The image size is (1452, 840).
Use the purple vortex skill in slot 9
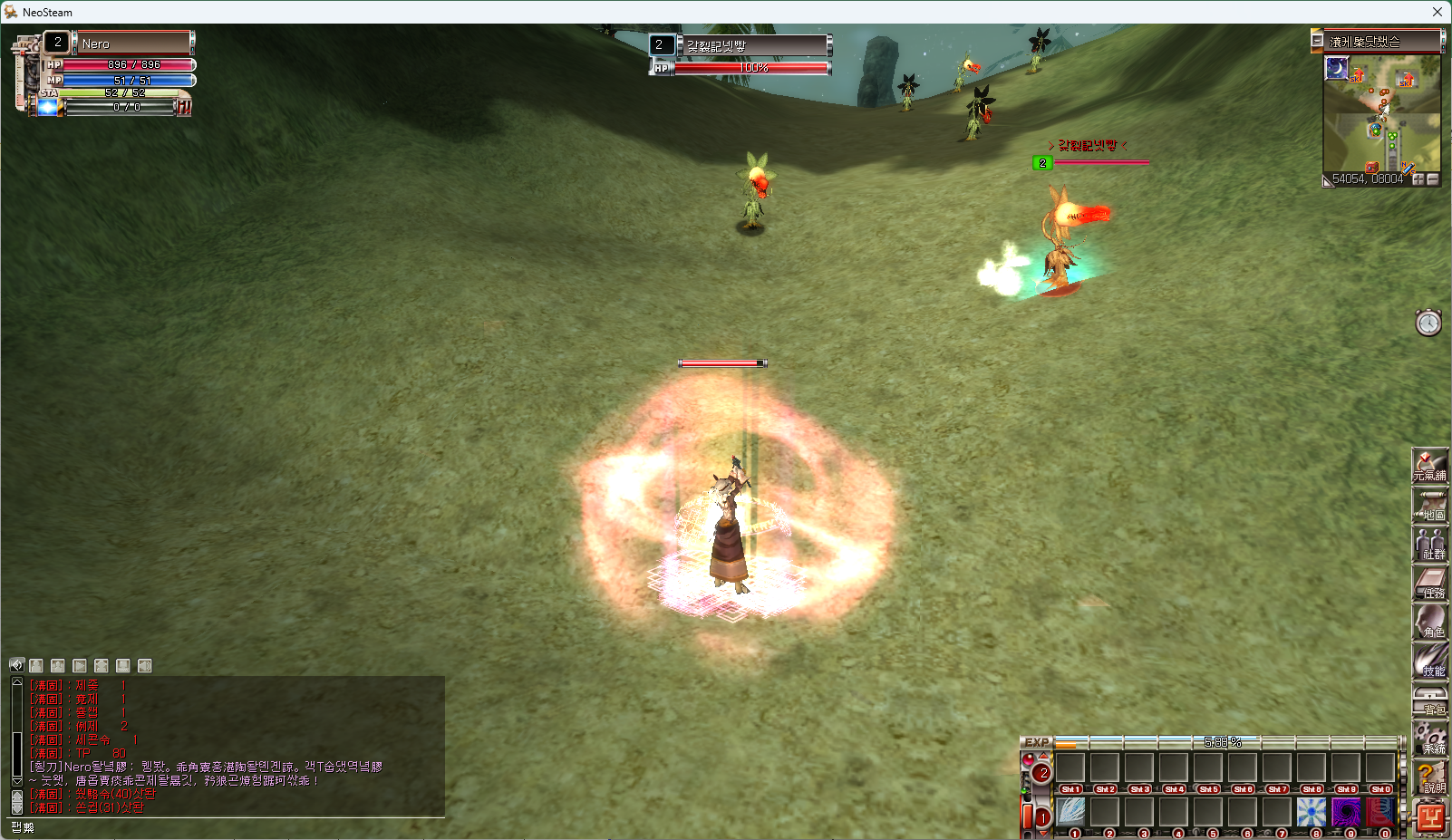point(1345,811)
